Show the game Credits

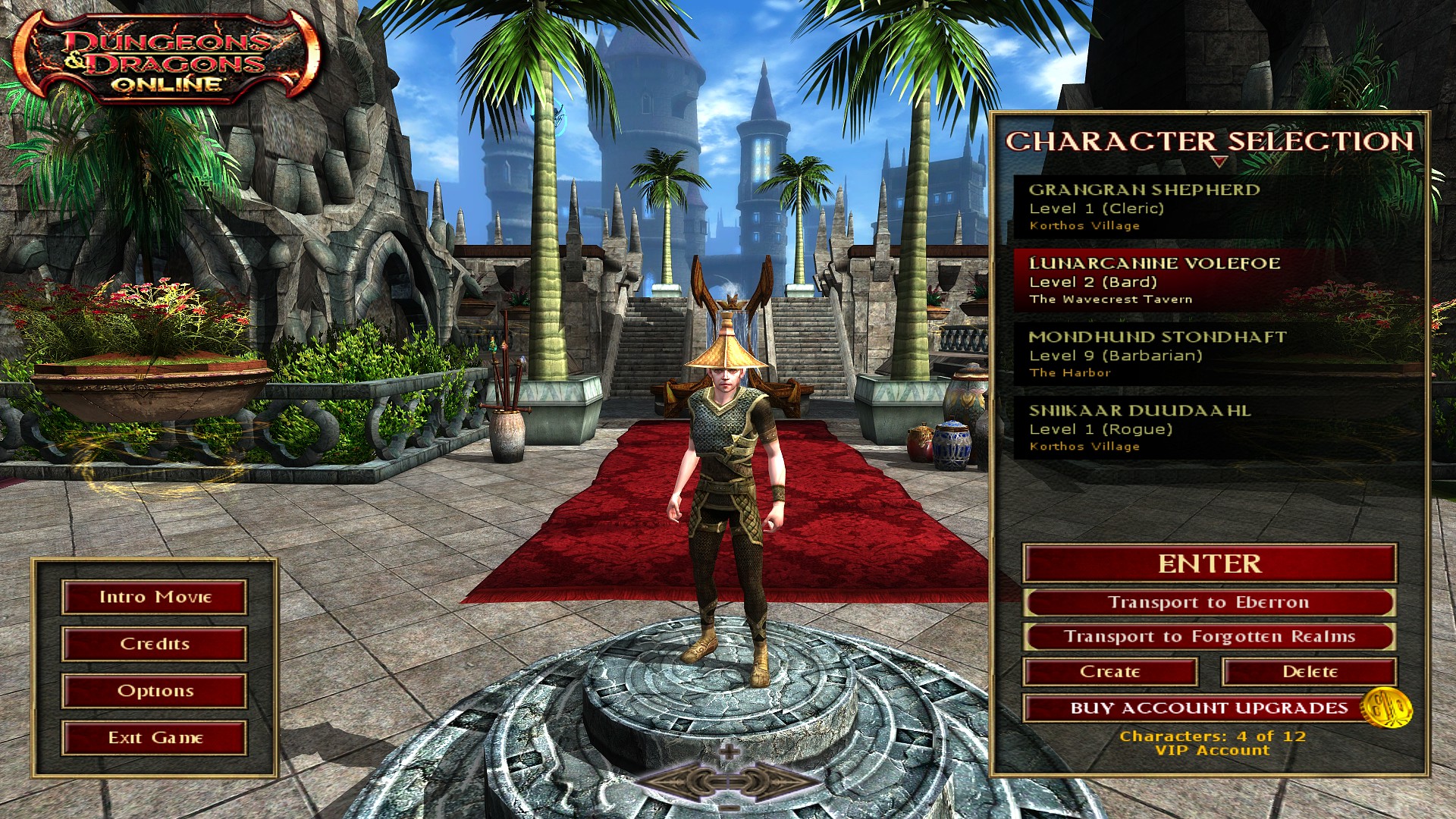[x=155, y=644]
